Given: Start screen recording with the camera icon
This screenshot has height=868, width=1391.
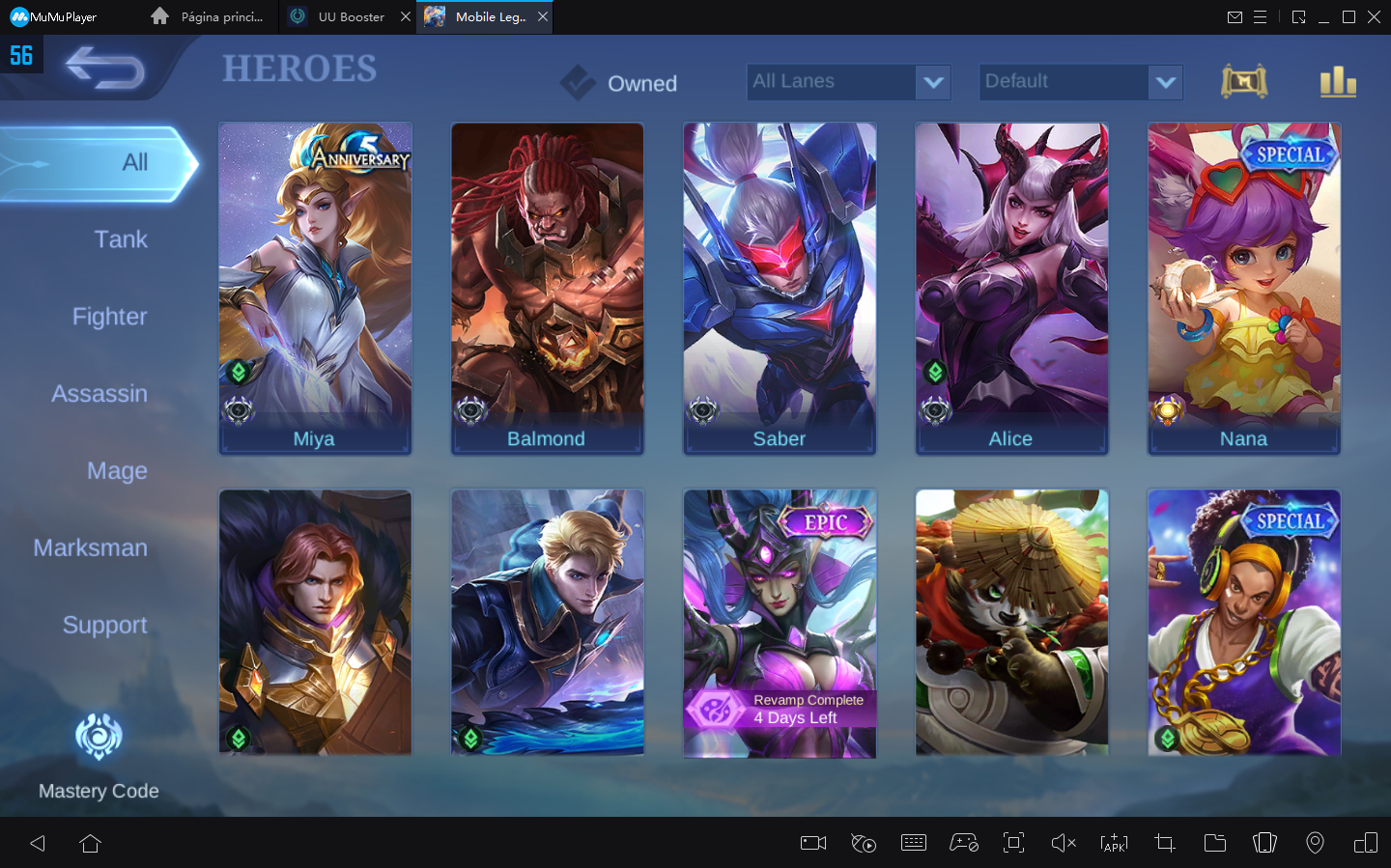Looking at the screenshot, I should [812, 843].
